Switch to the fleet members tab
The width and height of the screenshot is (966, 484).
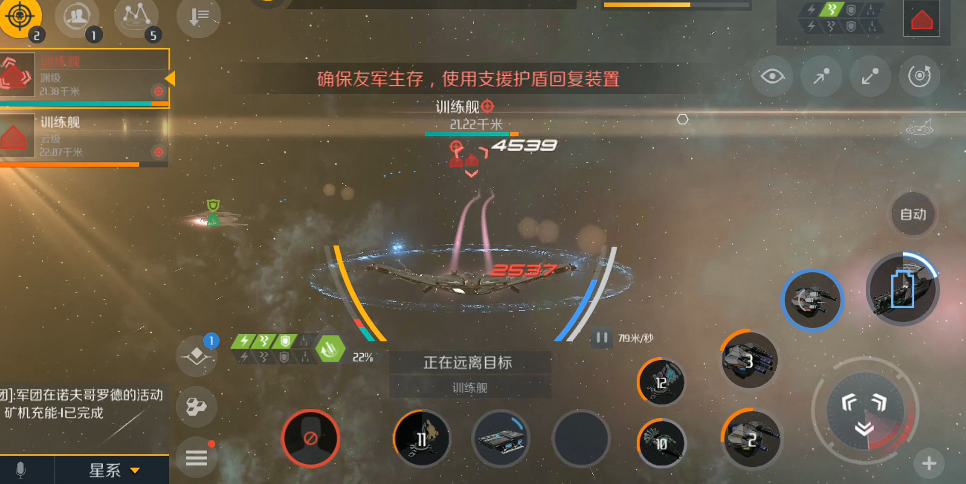click(x=77, y=17)
